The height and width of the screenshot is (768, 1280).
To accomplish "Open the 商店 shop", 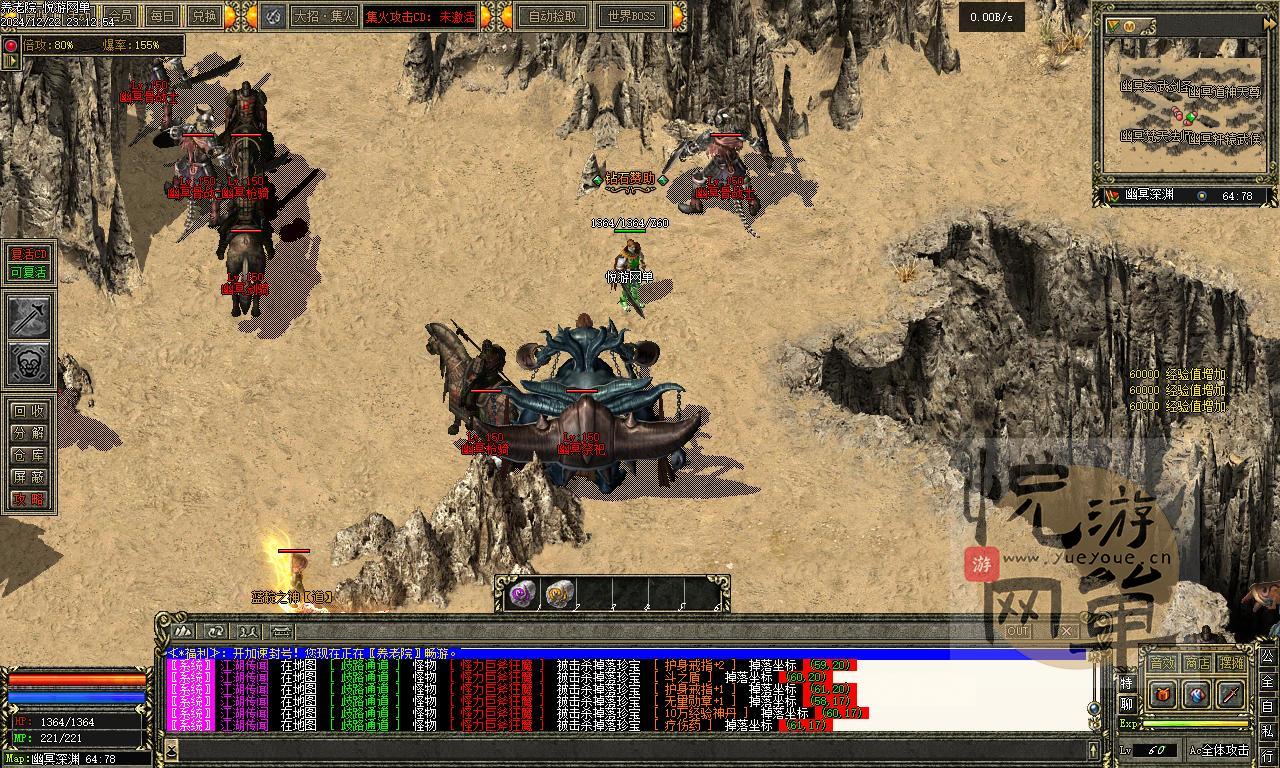I will pyautogui.click(x=1197, y=663).
